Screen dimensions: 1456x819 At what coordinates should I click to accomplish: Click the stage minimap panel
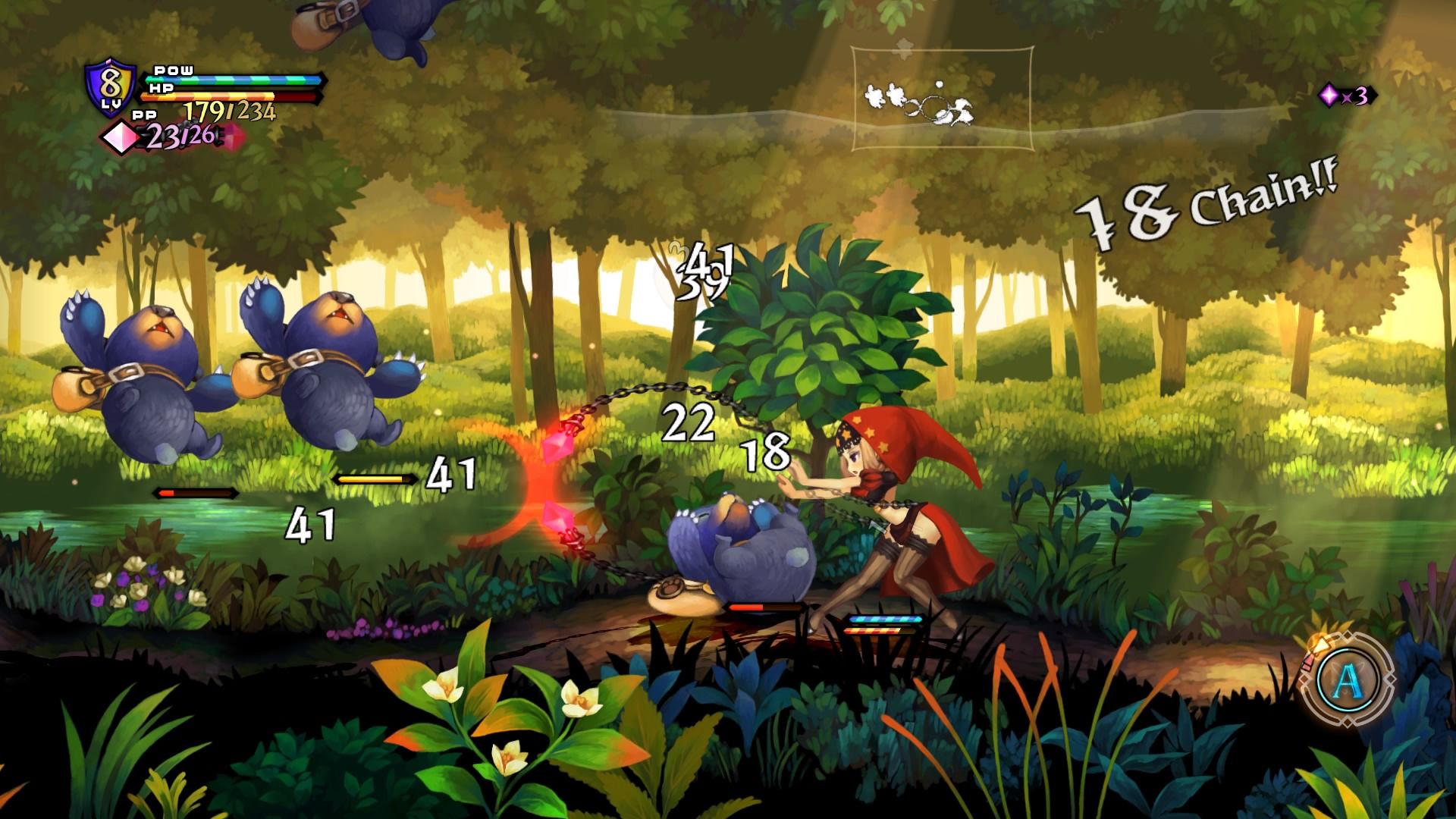point(942,99)
